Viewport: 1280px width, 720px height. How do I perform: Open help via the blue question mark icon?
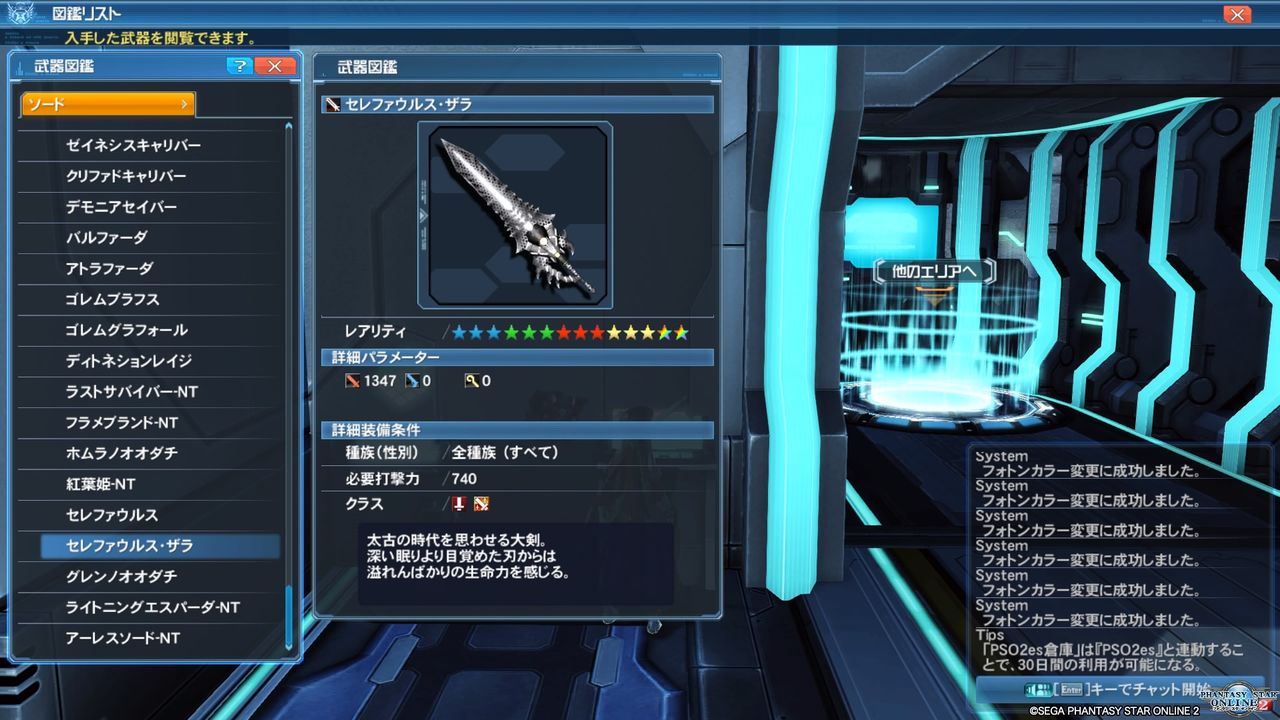coord(239,66)
